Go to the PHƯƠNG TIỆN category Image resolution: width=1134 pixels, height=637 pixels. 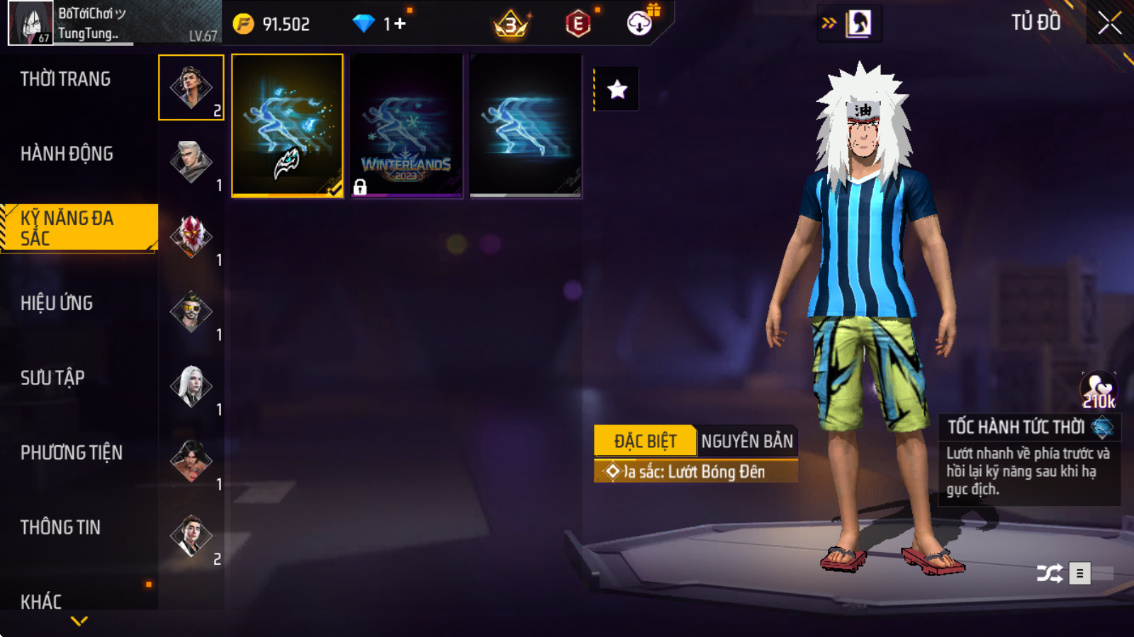point(72,453)
